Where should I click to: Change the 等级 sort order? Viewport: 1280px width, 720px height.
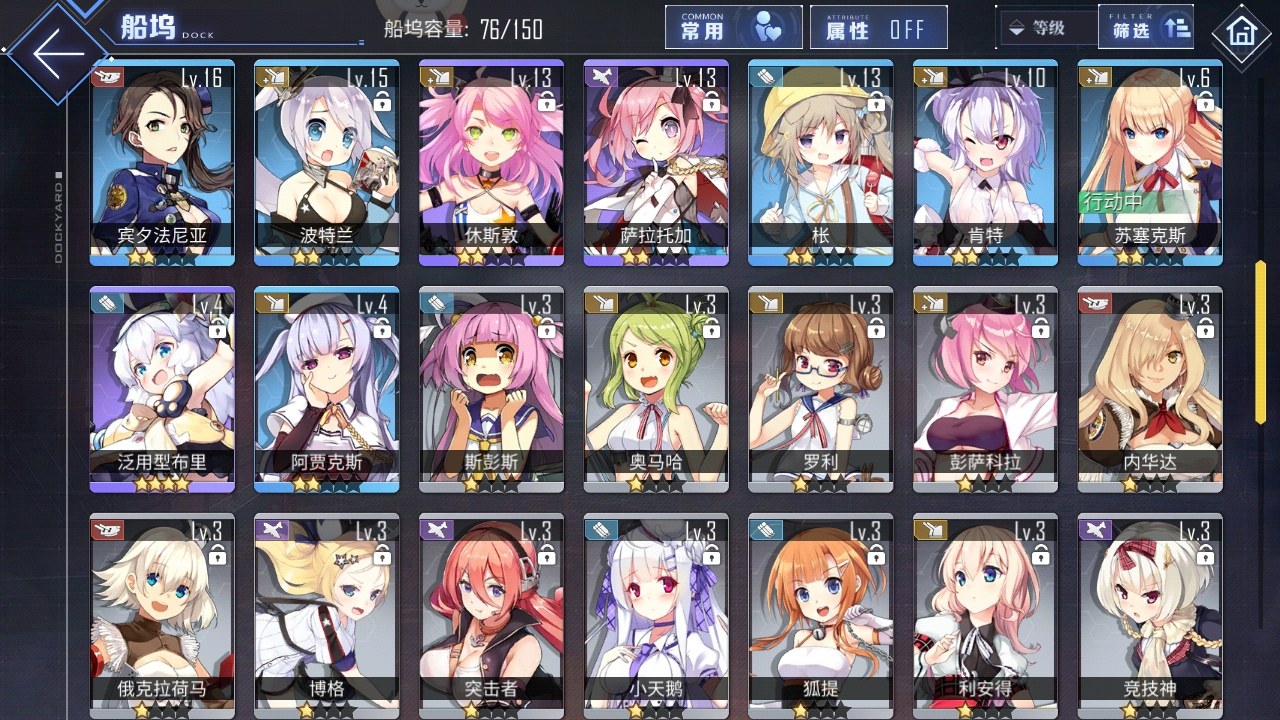pos(1045,28)
